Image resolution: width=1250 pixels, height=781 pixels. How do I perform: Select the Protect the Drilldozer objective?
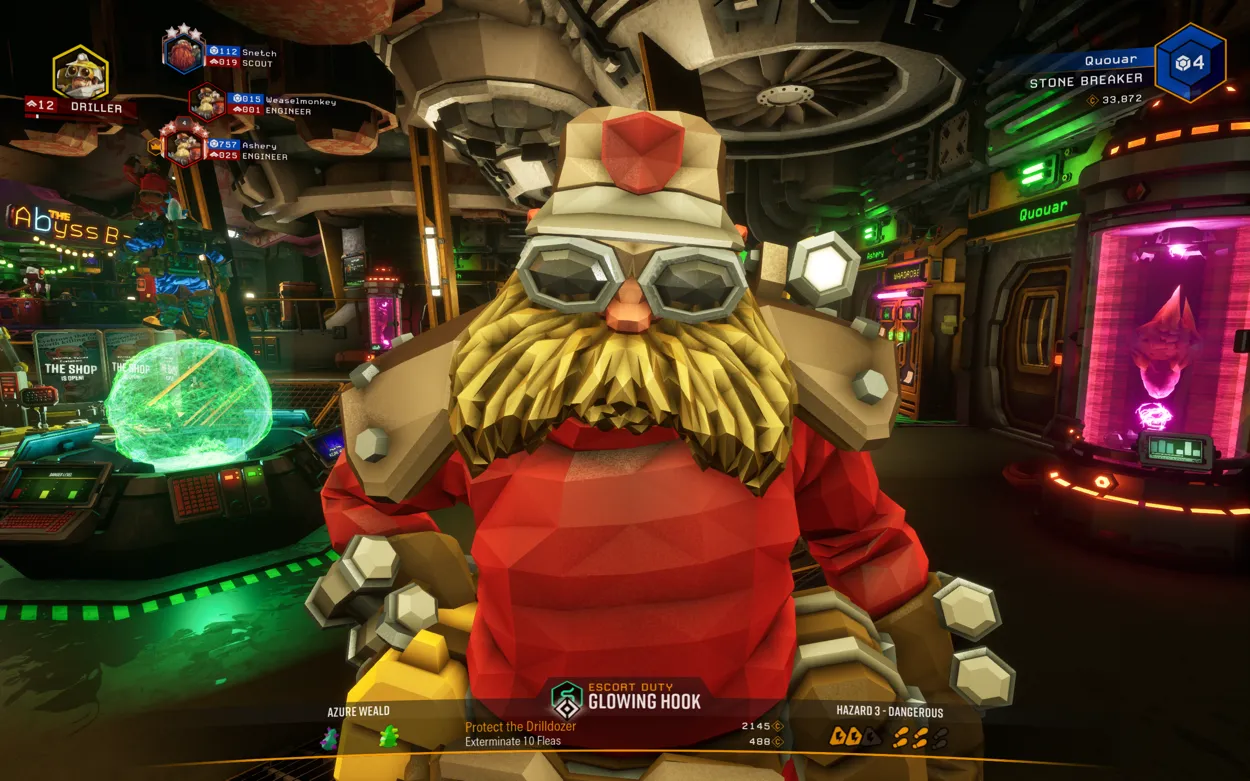520,727
